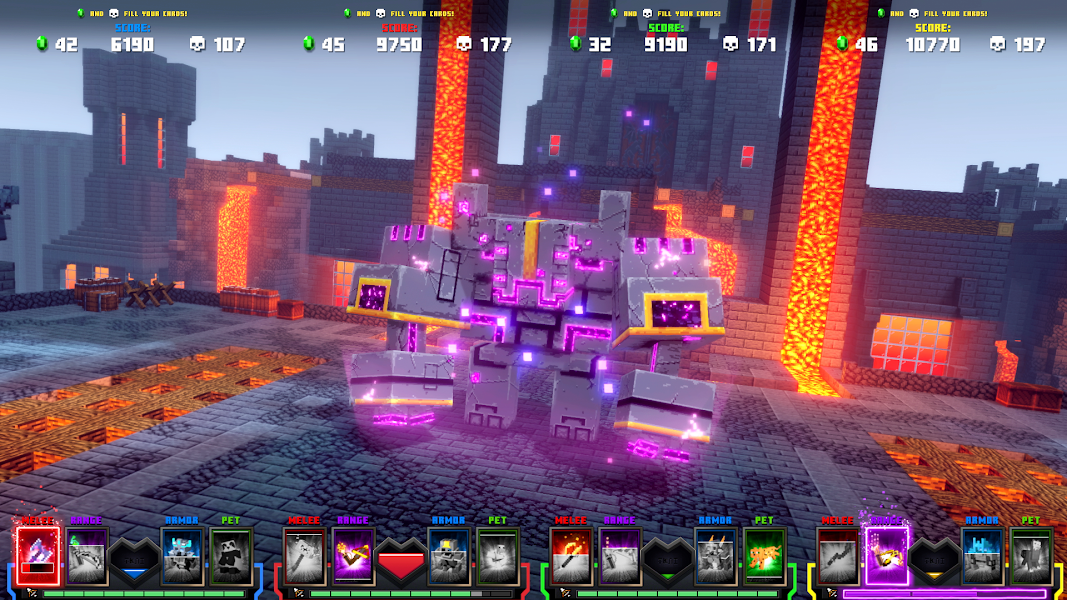Select the yellow player's melee card
Screen dimensions: 1067x600
pyautogui.click(x=838, y=556)
